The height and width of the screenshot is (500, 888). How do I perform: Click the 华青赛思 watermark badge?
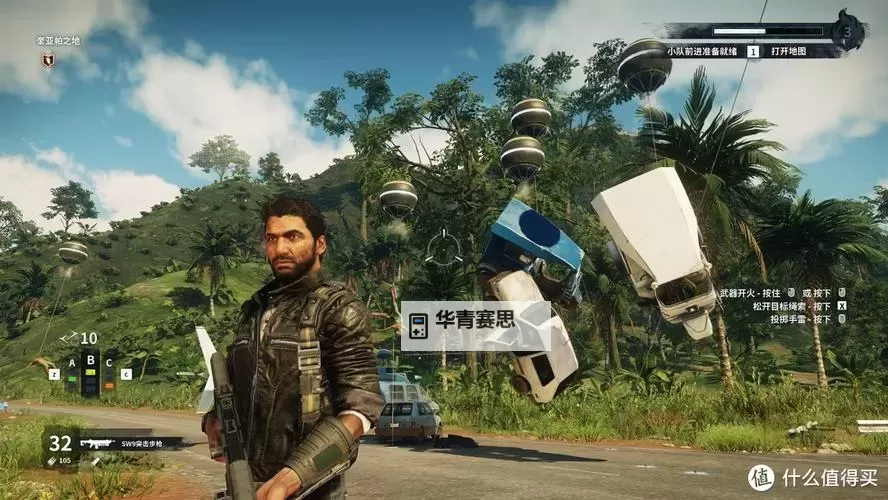[x=475, y=325]
